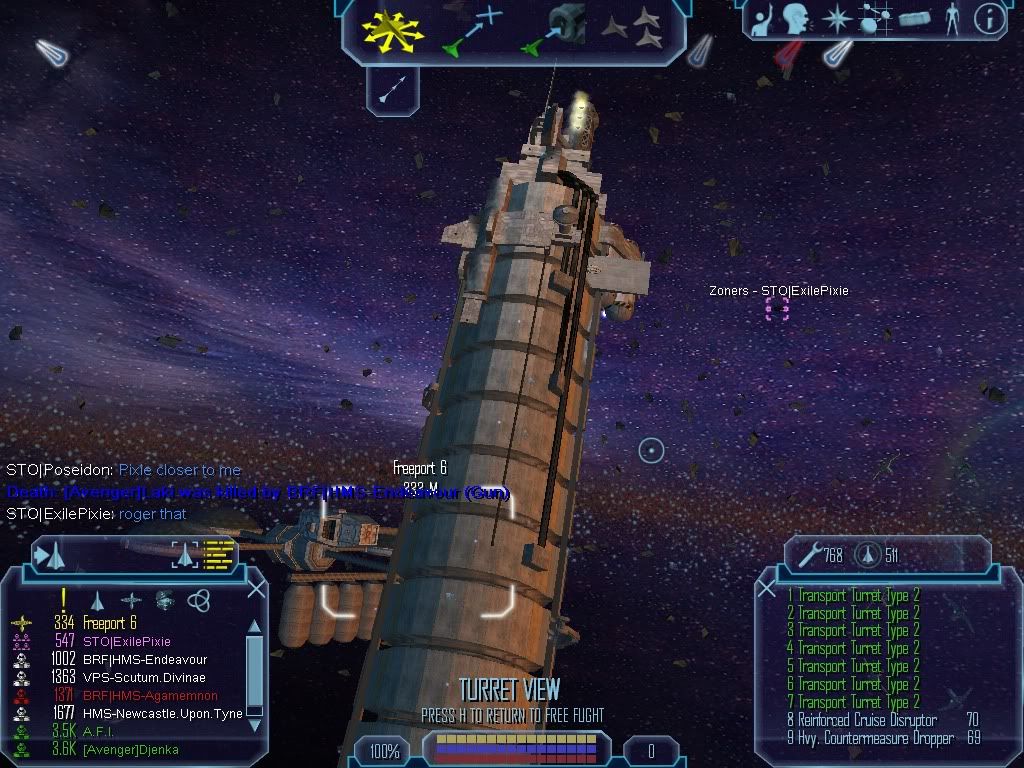Viewport: 1024px width, 768px height.
Task: Open the humanoid figure reputation icon
Action: tap(951, 19)
